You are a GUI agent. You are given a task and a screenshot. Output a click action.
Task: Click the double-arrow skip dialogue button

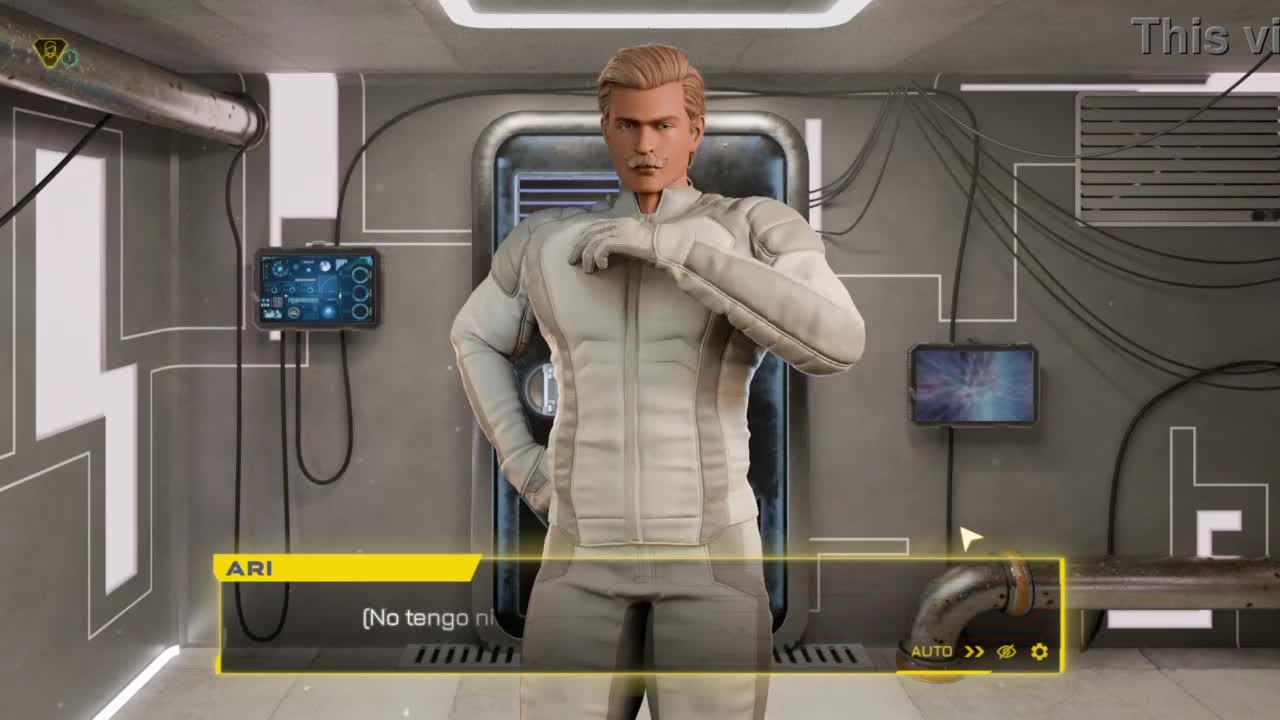[x=974, y=652]
